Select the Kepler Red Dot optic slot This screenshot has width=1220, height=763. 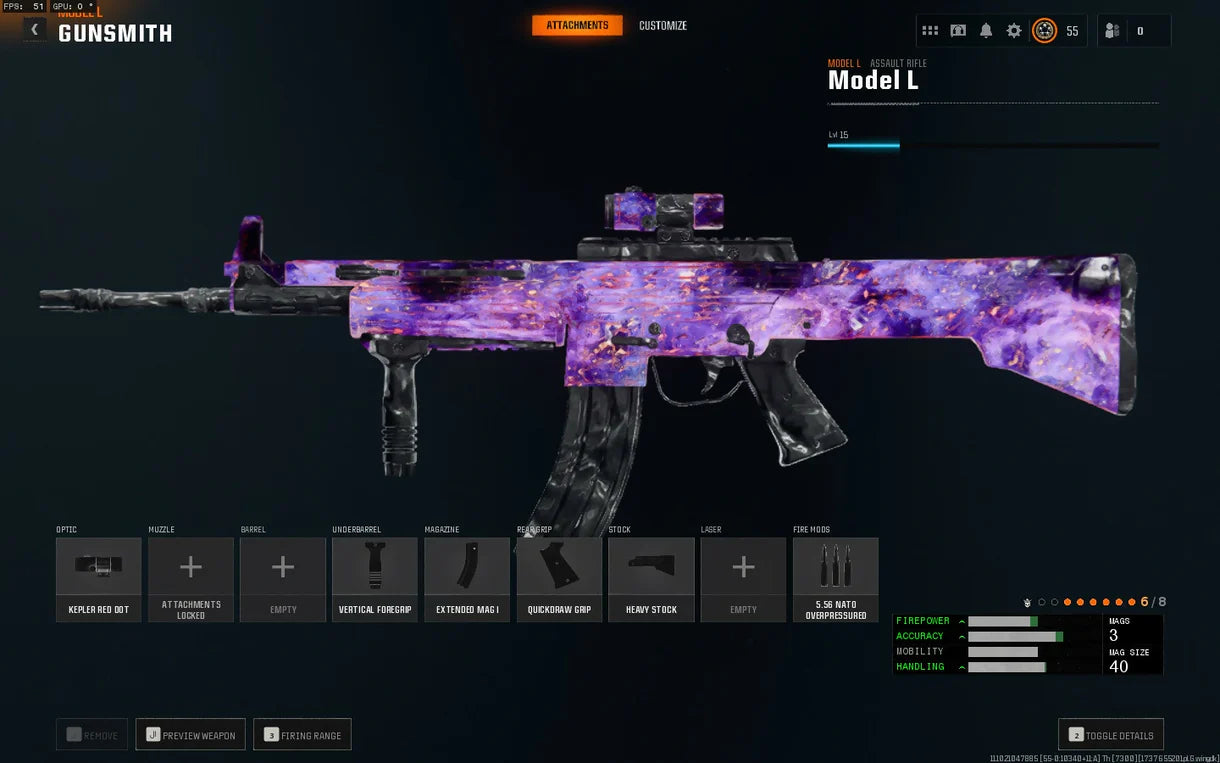point(99,579)
